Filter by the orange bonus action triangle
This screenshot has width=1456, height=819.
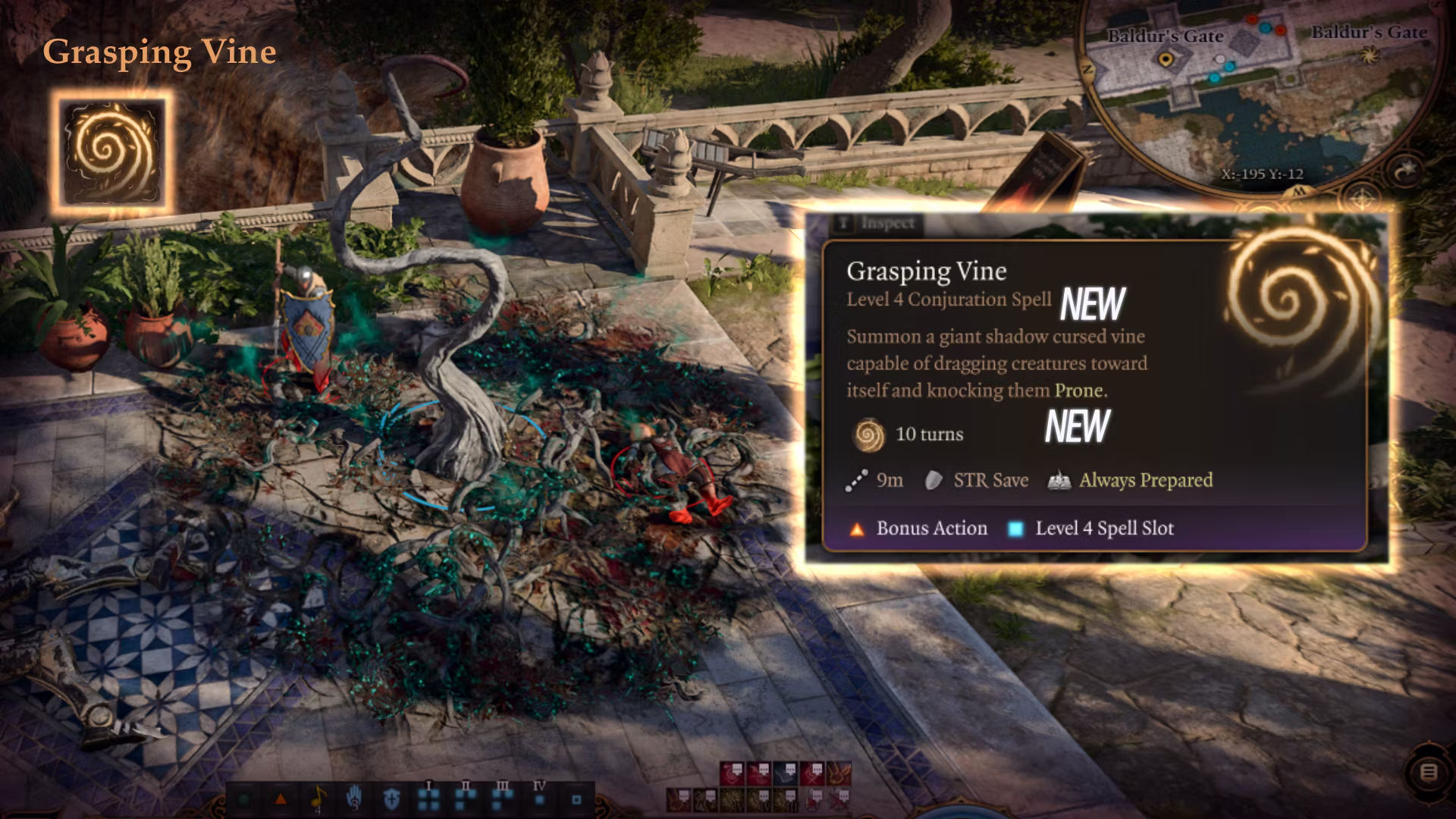pos(280,799)
